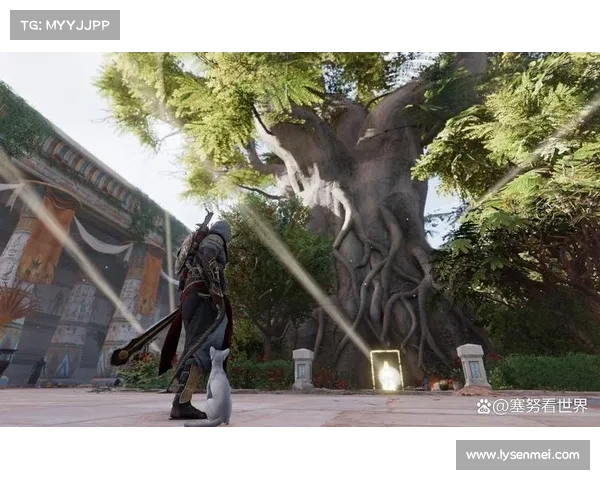Open the www.lysenmei.com website link
600x480 pixels.
click(523, 455)
